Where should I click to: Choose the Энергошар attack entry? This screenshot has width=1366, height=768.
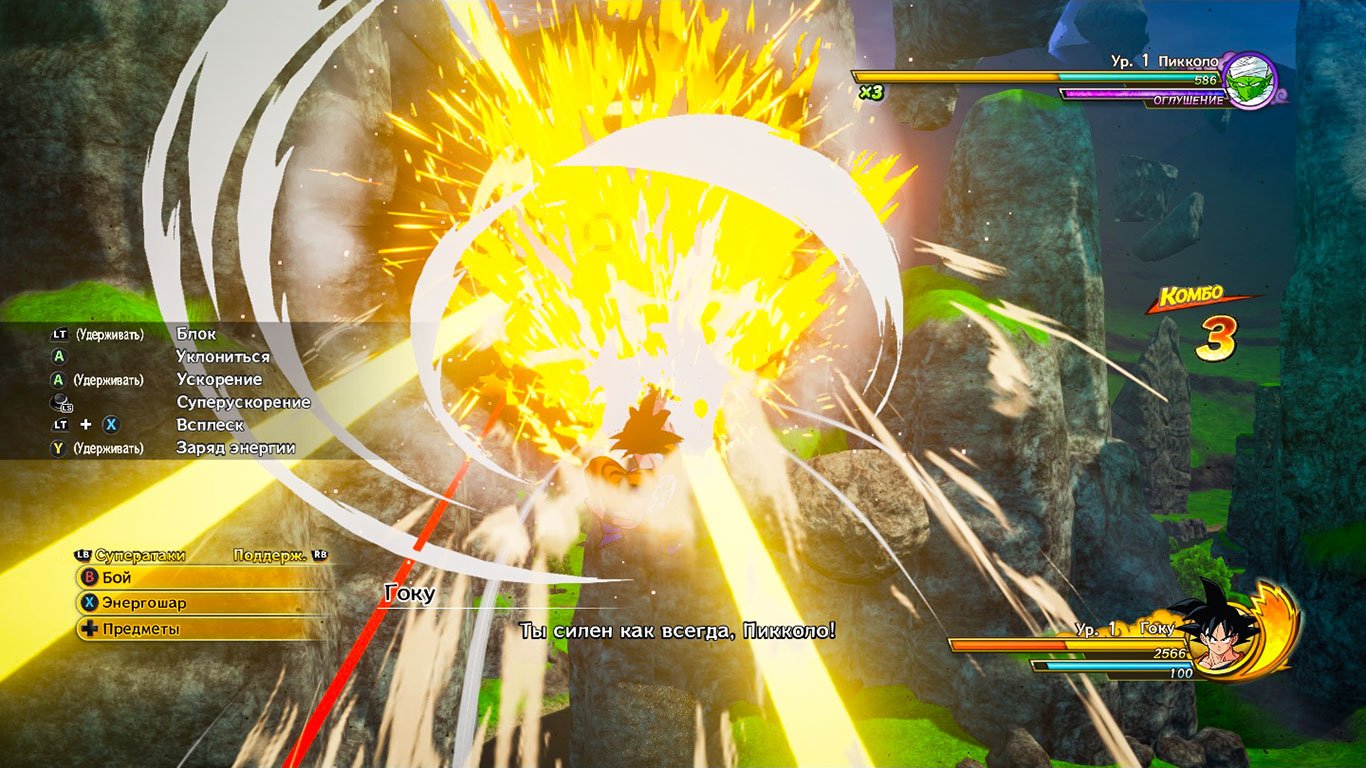click(x=142, y=603)
